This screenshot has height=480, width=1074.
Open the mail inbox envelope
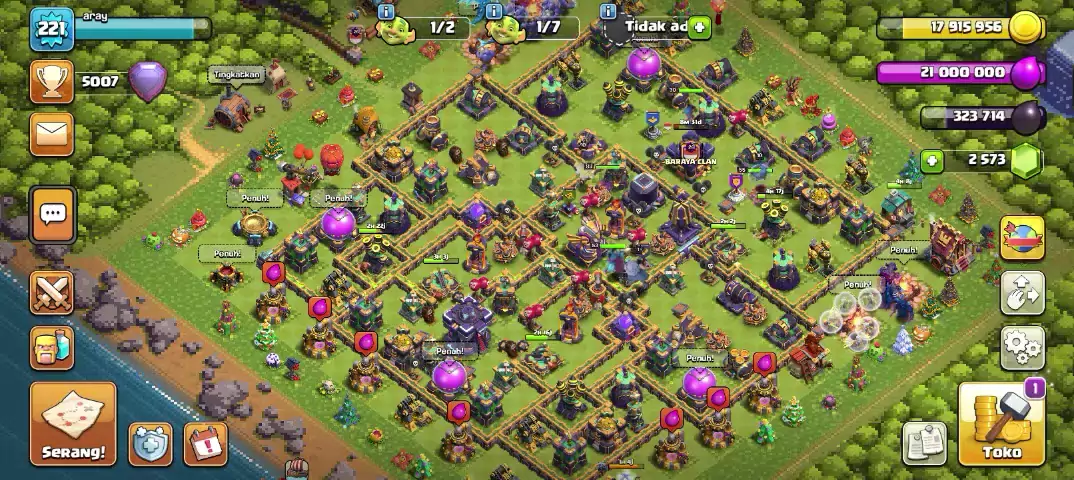[51, 134]
